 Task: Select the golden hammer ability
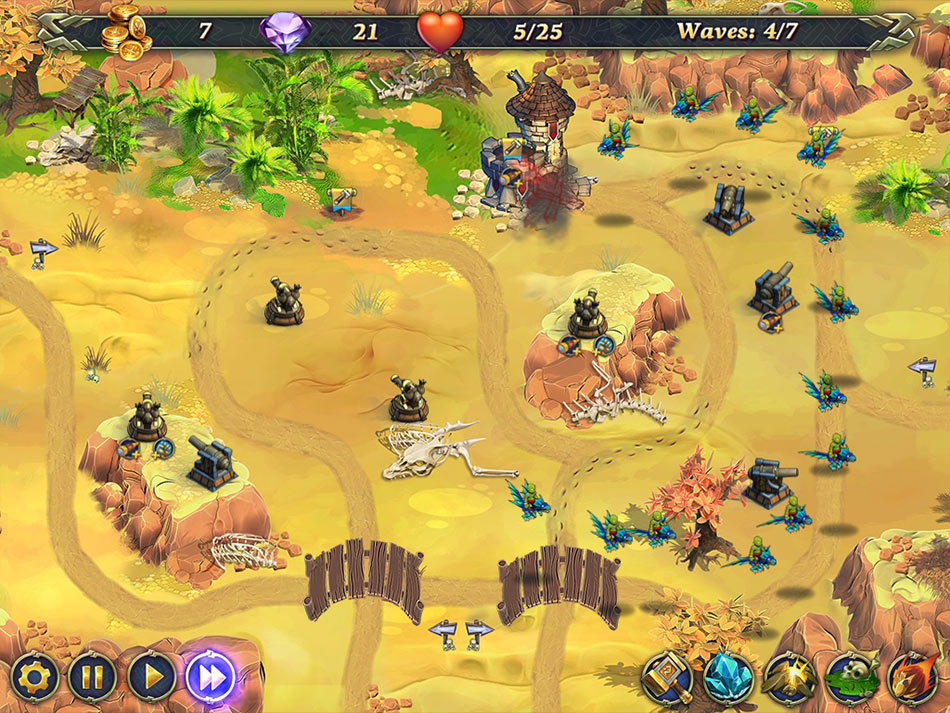coord(667,679)
